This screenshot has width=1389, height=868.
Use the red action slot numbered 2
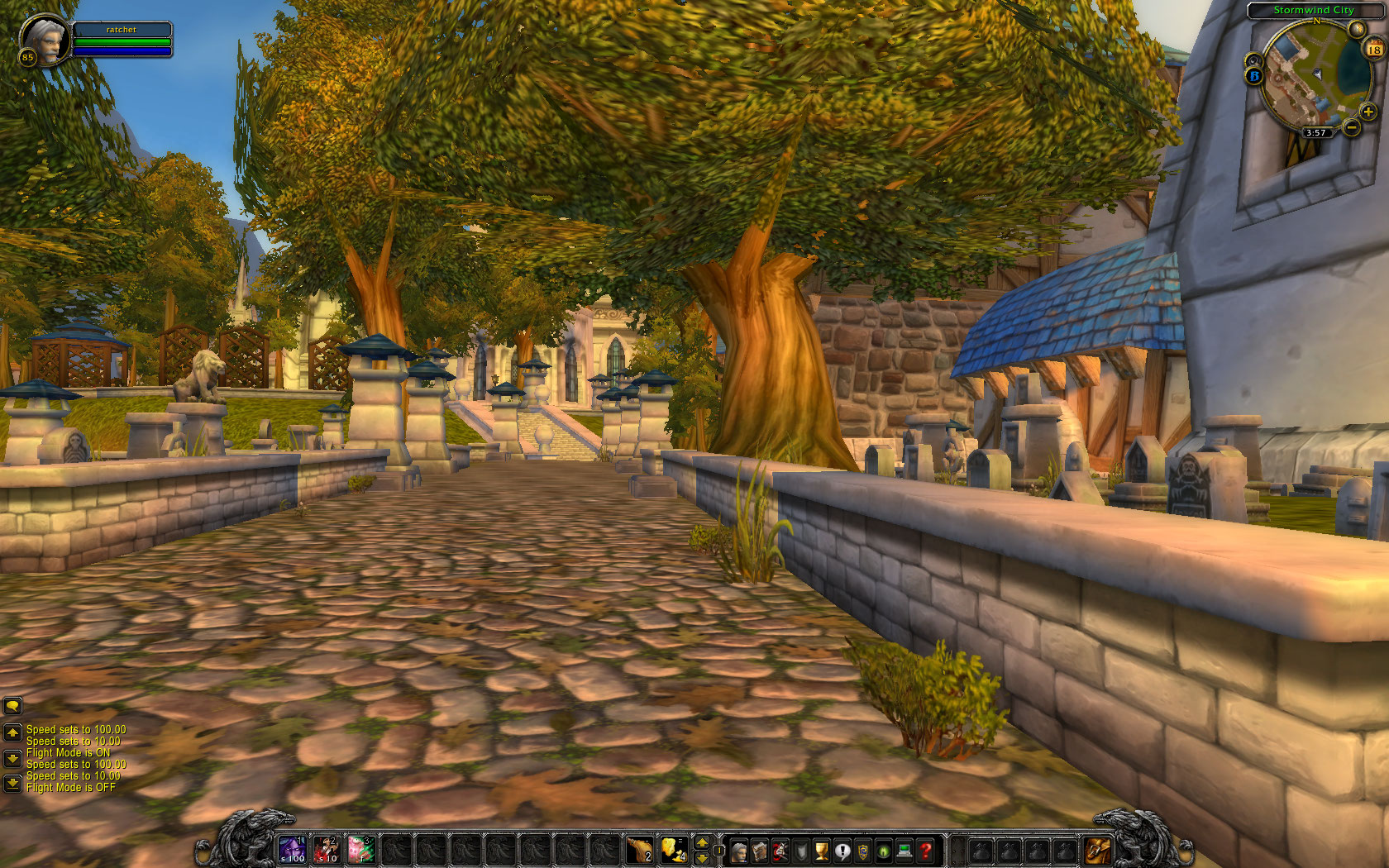point(327,849)
